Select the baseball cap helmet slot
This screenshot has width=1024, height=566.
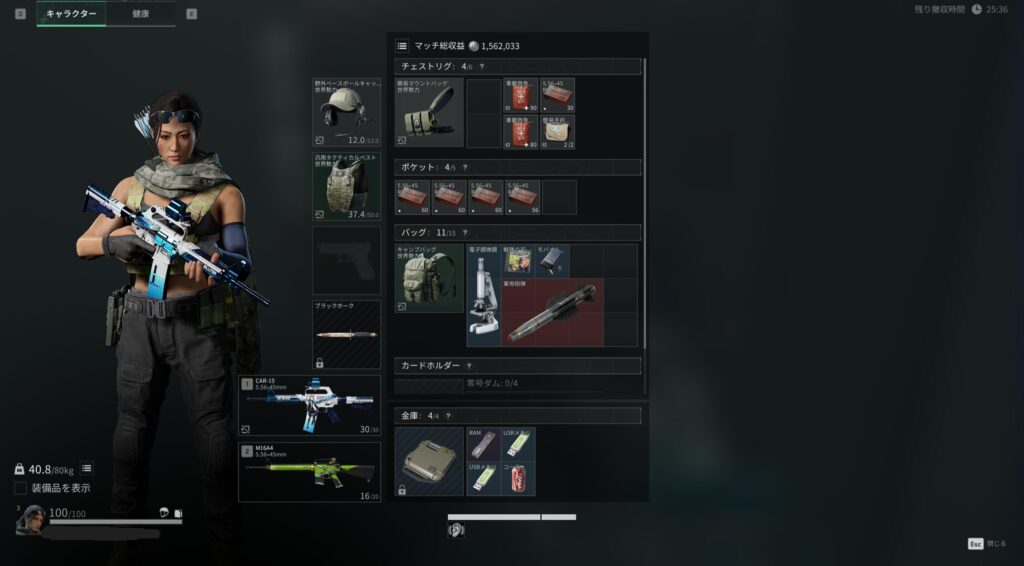click(346, 112)
